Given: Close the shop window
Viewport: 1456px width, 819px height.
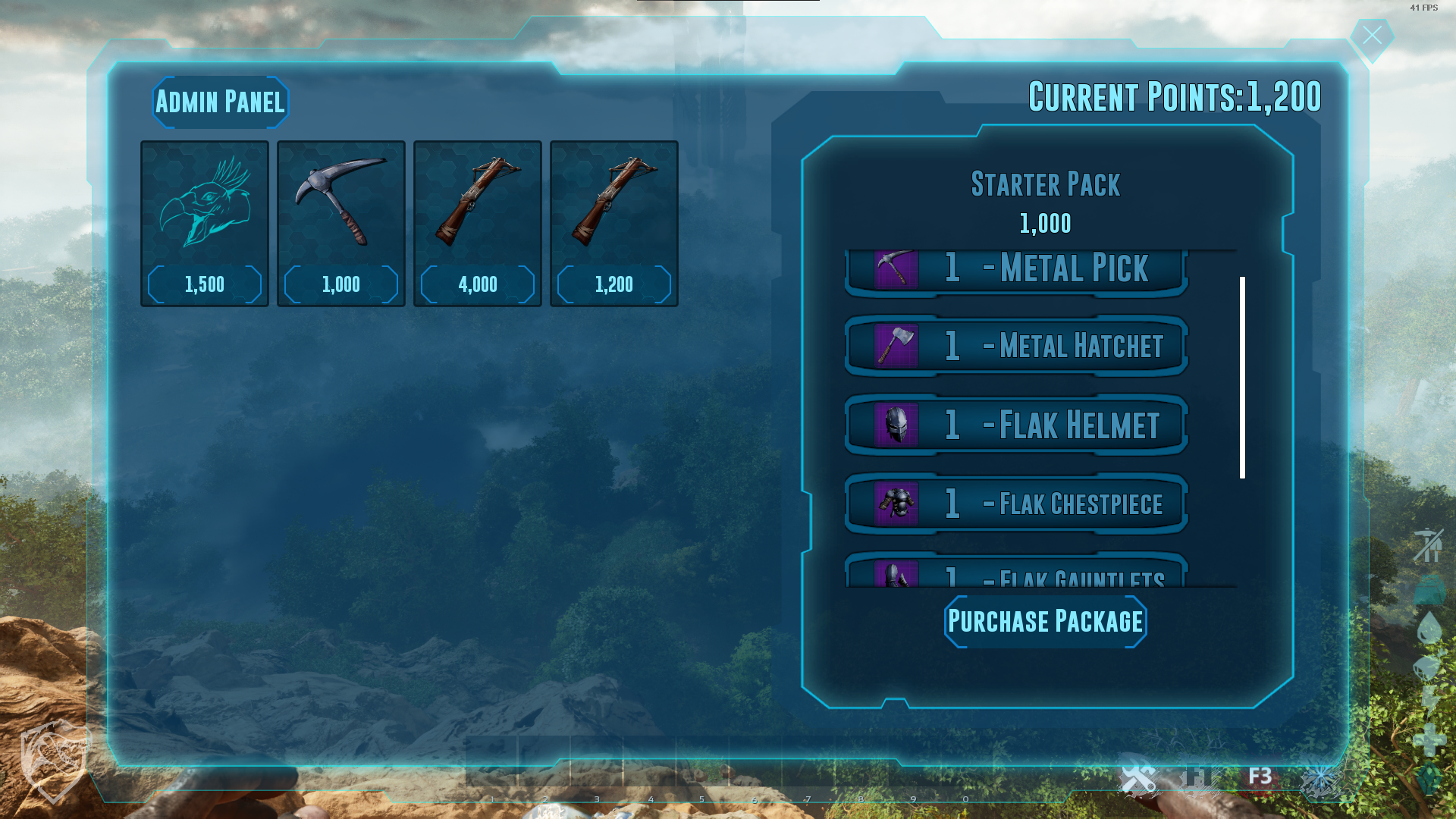Looking at the screenshot, I should (x=1372, y=36).
